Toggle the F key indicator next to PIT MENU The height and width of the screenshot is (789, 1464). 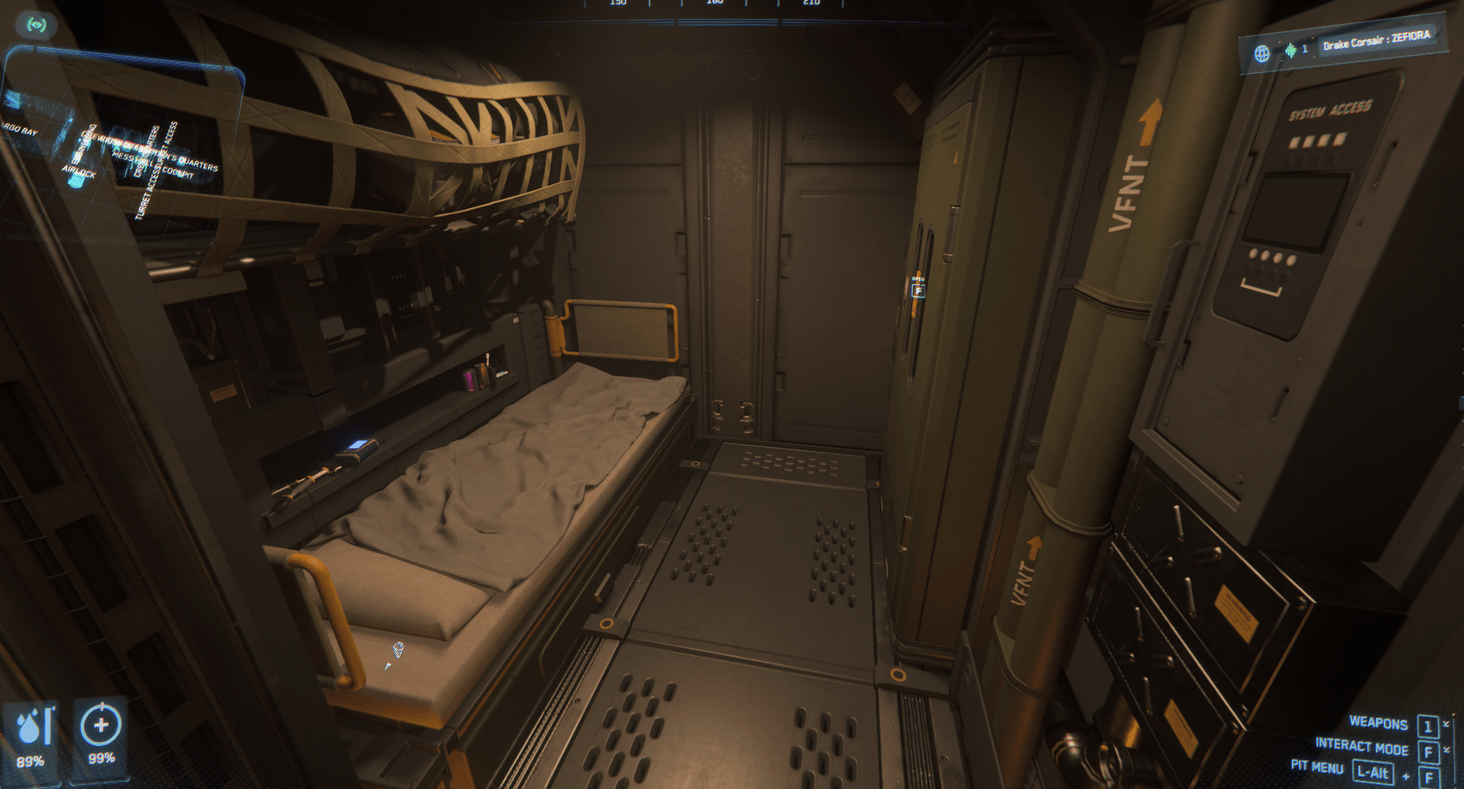pyautogui.click(x=1429, y=778)
